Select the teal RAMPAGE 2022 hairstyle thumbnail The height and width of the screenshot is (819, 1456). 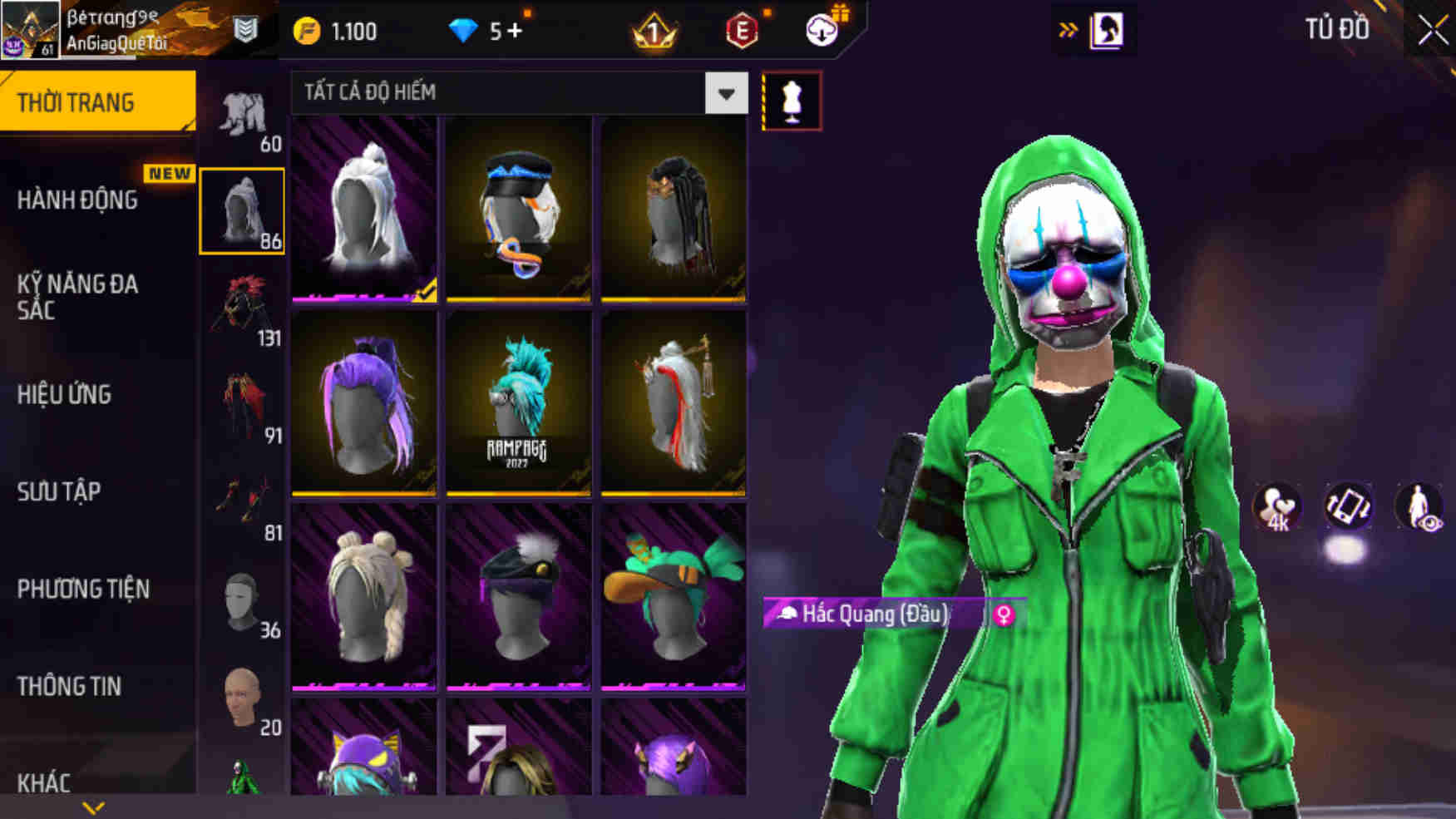click(x=517, y=405)
